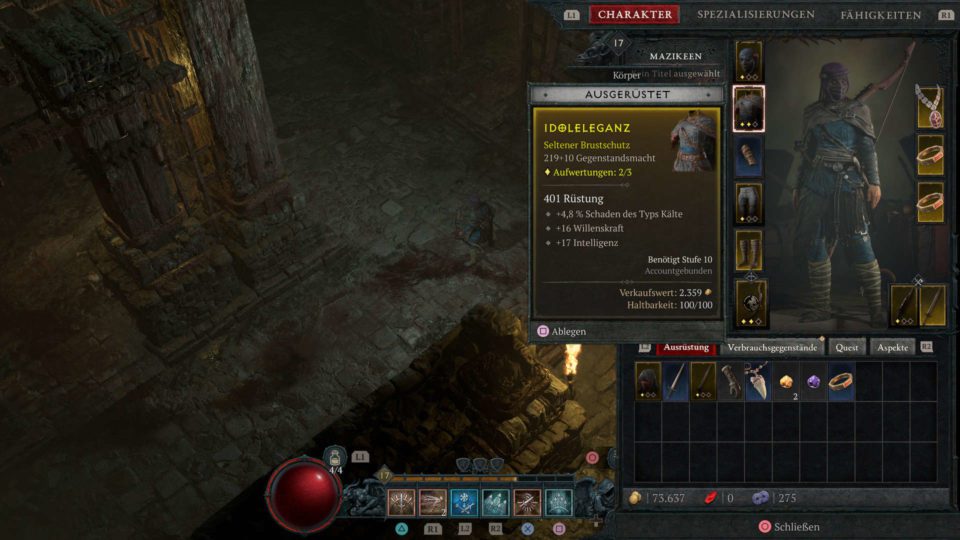Viewport: 960px width, 540px height.
Task: Select the equipped chest armor slot
Action: 749,108
